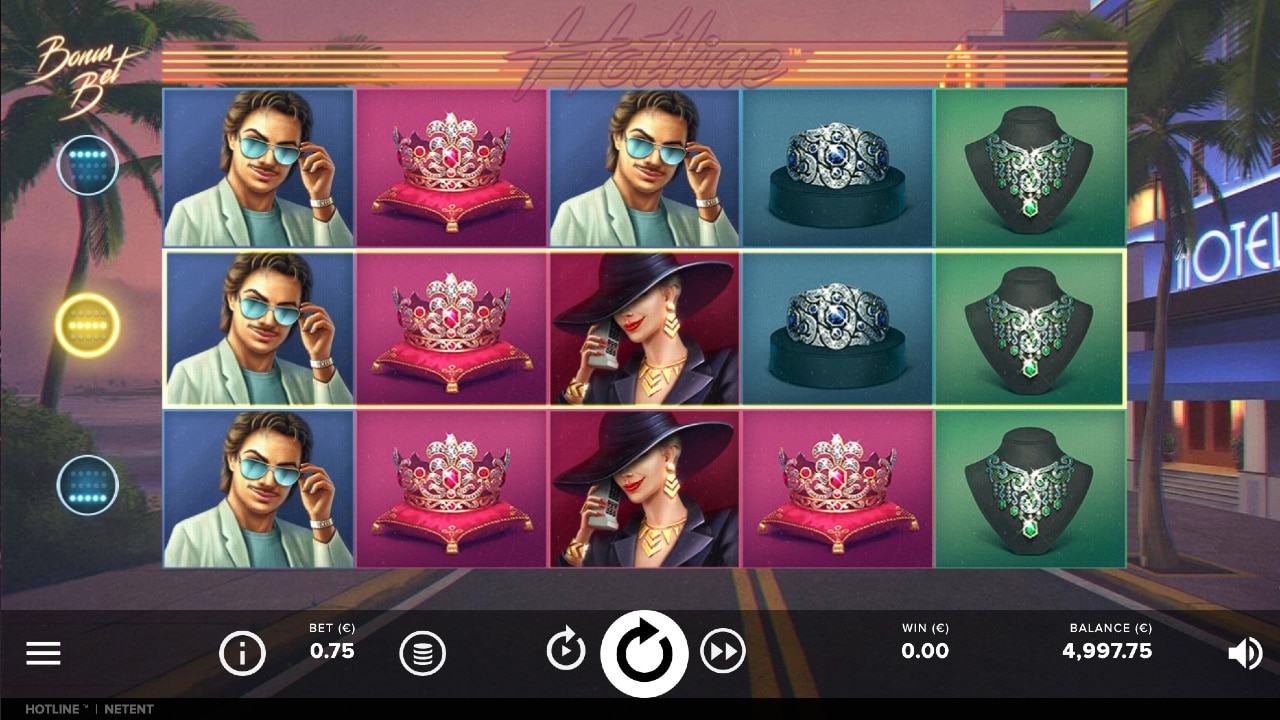The height and width of the screenshot is (720, 1280).
Task: Enable fast play mode
Action: tap(722, 650)
